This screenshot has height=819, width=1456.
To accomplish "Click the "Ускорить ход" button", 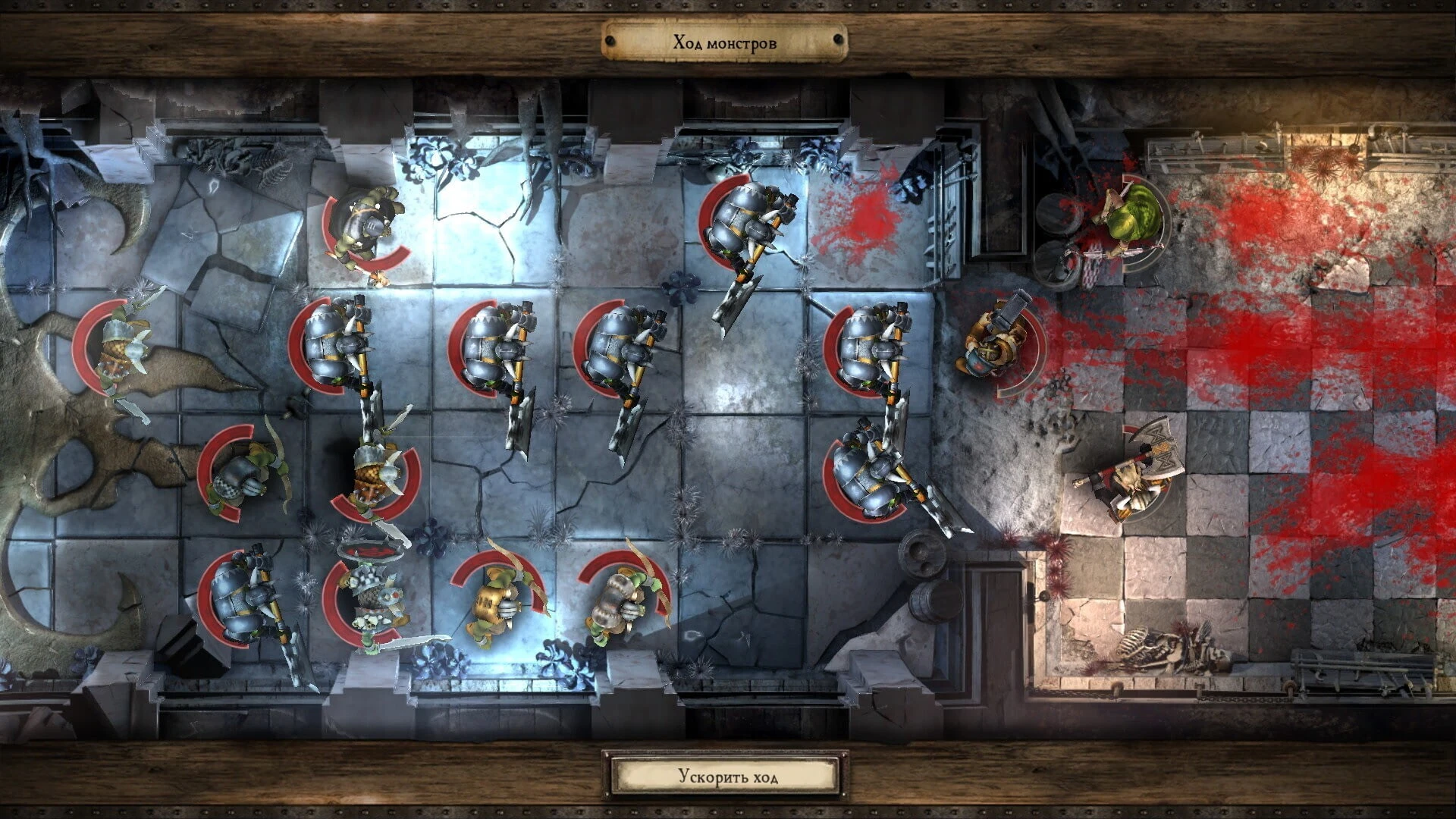I will (726, 776).
